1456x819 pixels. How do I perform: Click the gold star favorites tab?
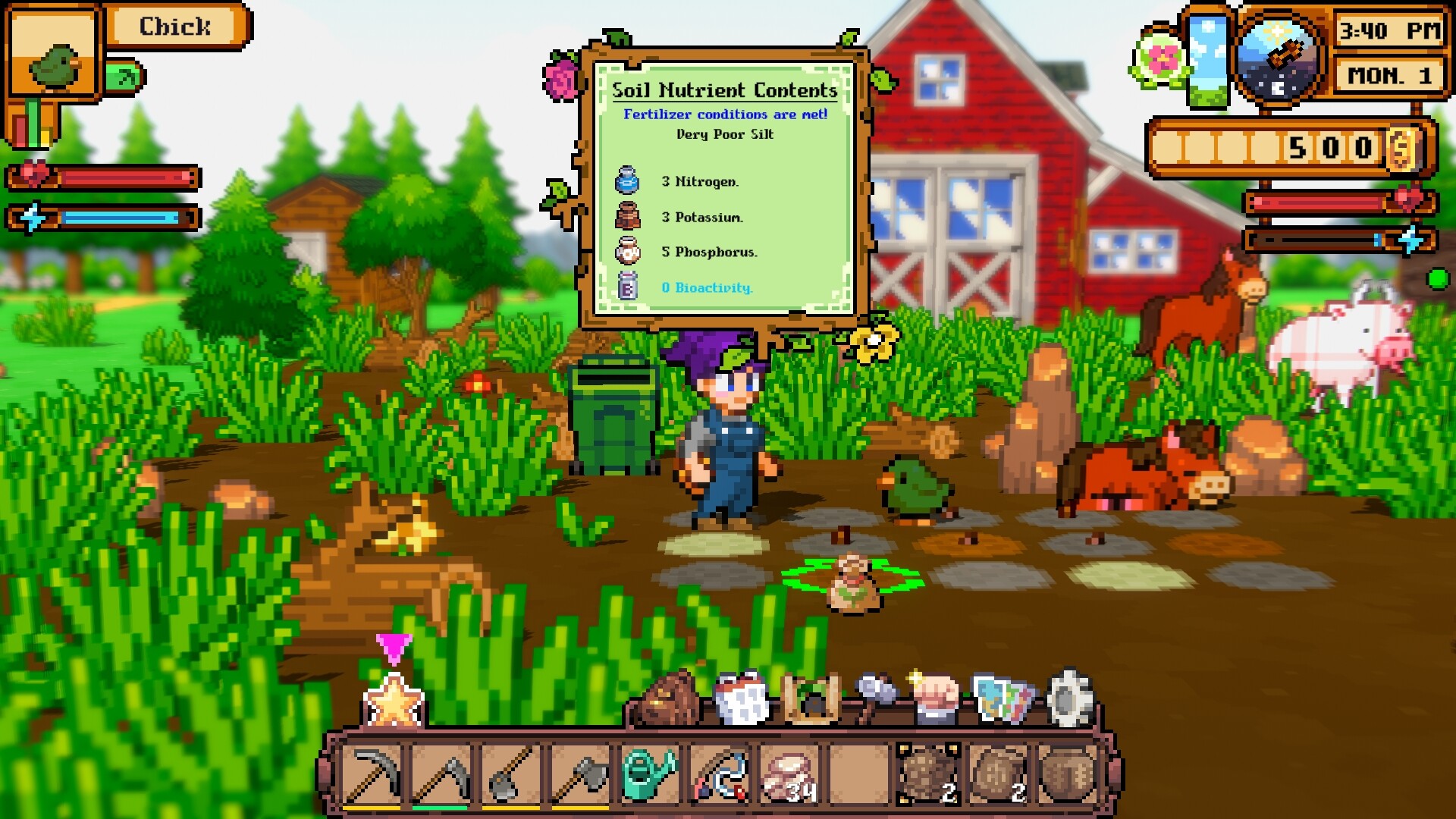[394, 702]
